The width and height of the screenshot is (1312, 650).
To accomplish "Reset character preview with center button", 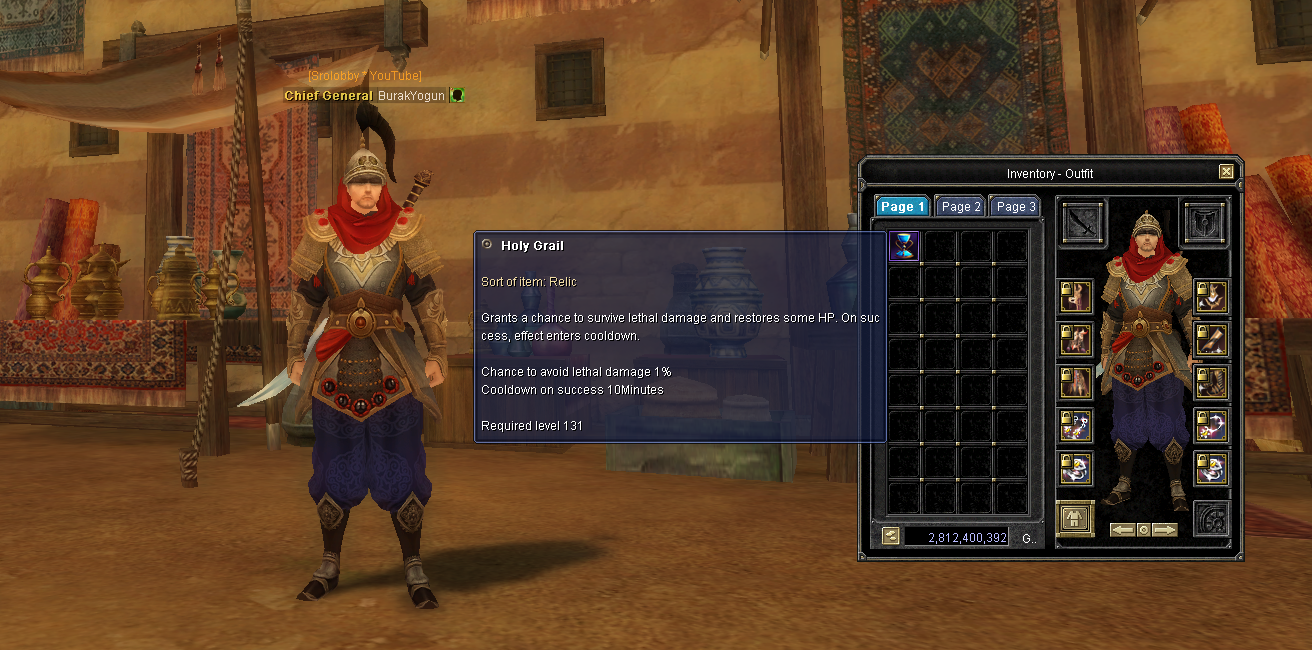I will coord(1143,530).
